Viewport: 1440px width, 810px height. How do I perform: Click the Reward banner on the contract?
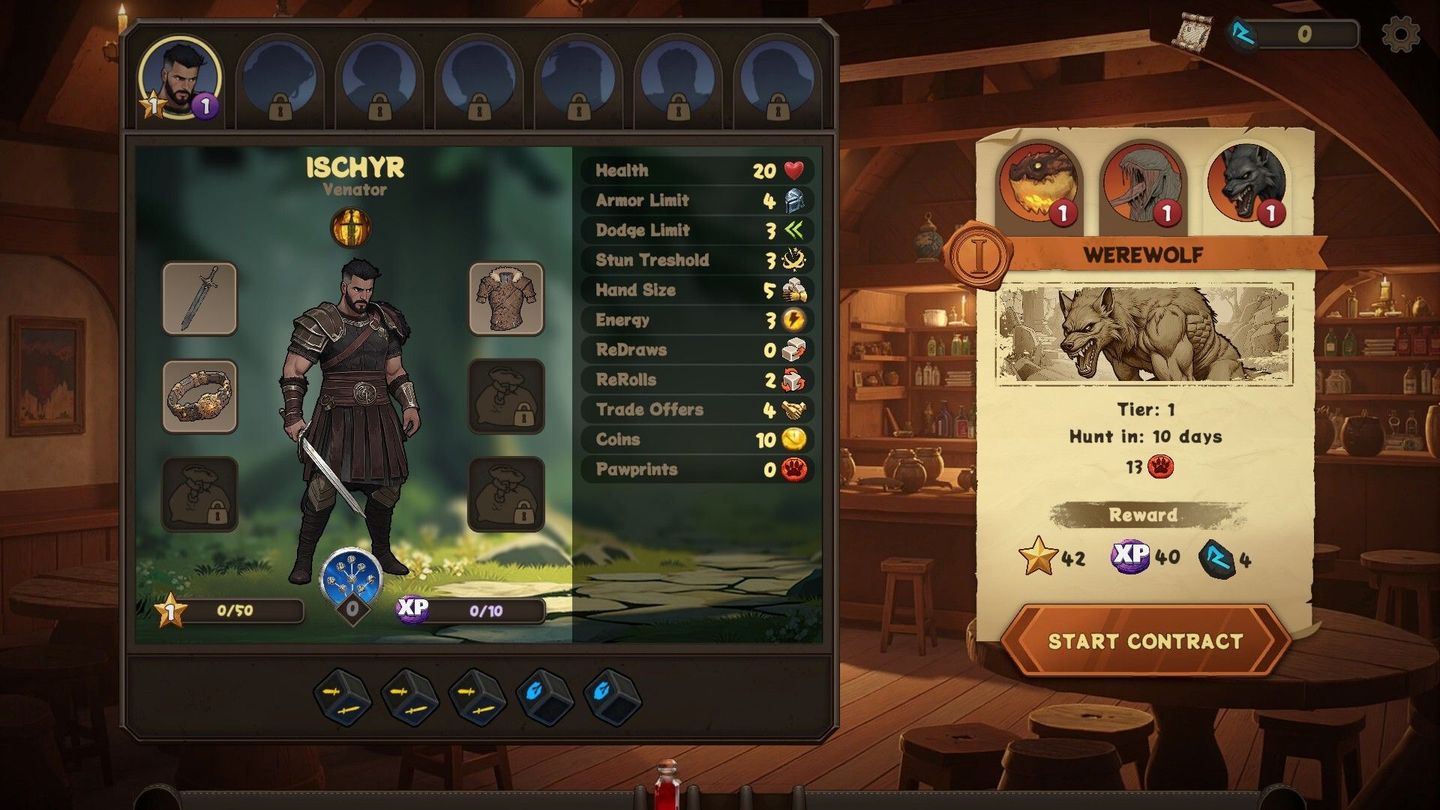1143,515
